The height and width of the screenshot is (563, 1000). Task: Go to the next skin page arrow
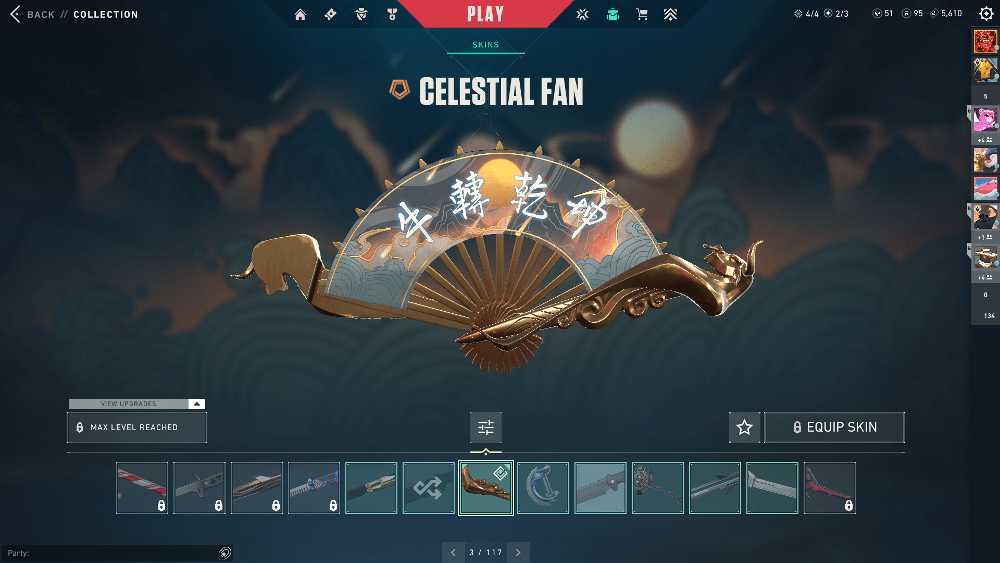pos(518,552)
